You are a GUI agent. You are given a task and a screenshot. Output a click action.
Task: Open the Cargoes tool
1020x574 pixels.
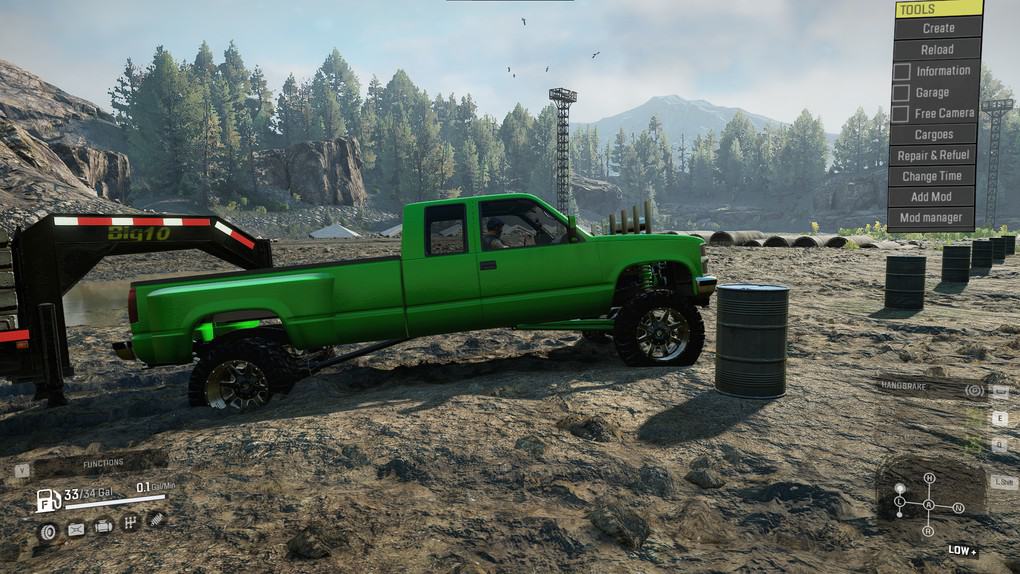tap(933, 134)
